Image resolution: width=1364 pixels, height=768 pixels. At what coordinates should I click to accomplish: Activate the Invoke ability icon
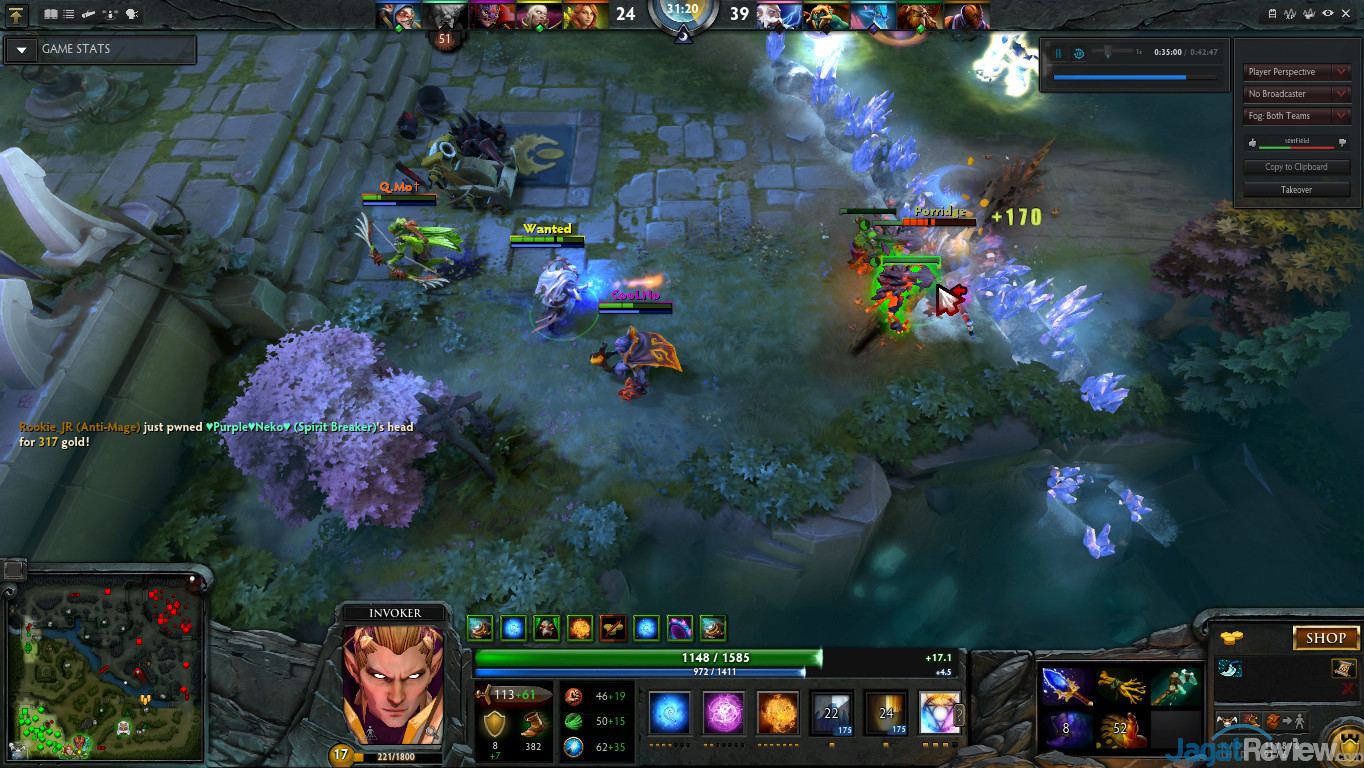939,714
